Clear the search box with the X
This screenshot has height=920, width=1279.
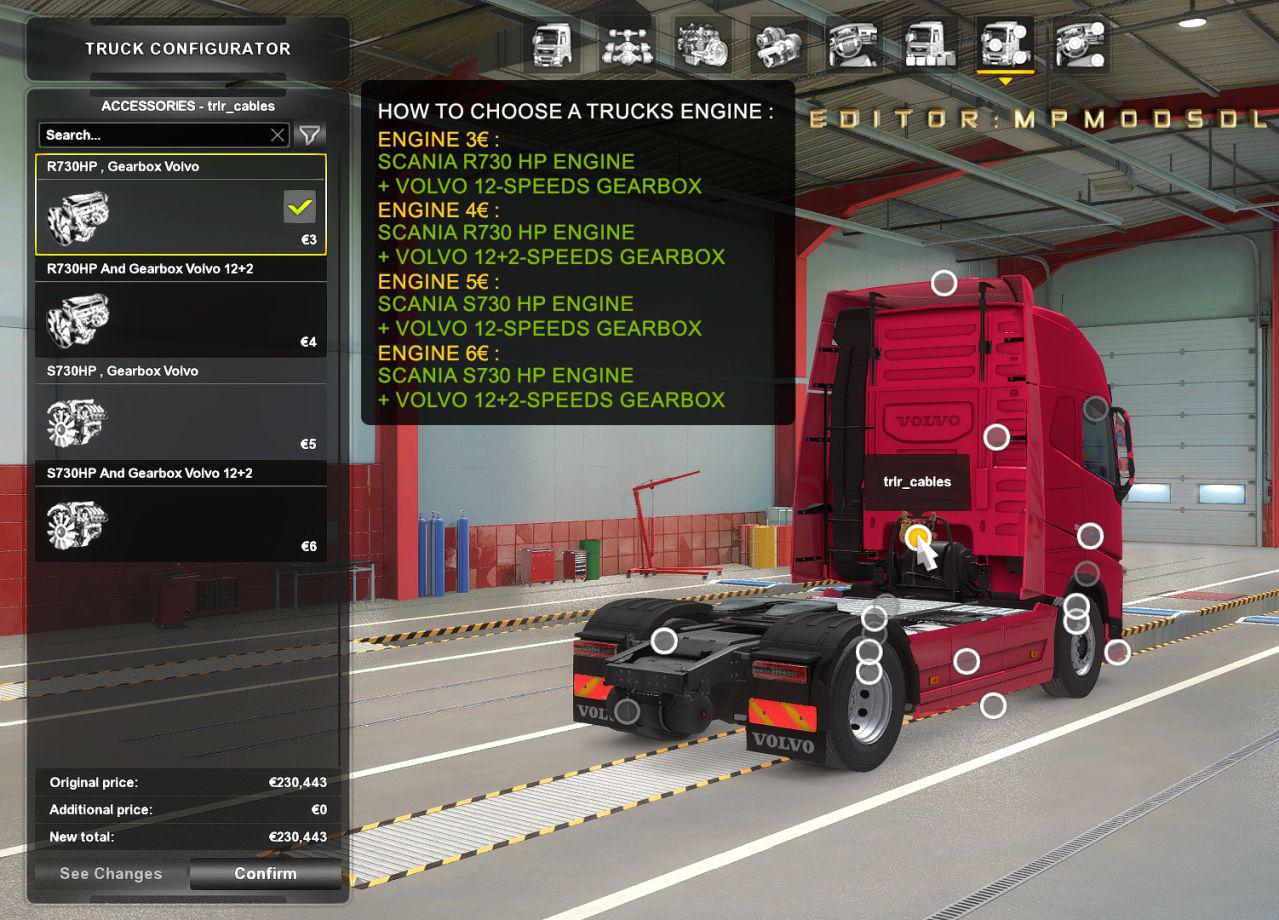[x=278, y=135]
